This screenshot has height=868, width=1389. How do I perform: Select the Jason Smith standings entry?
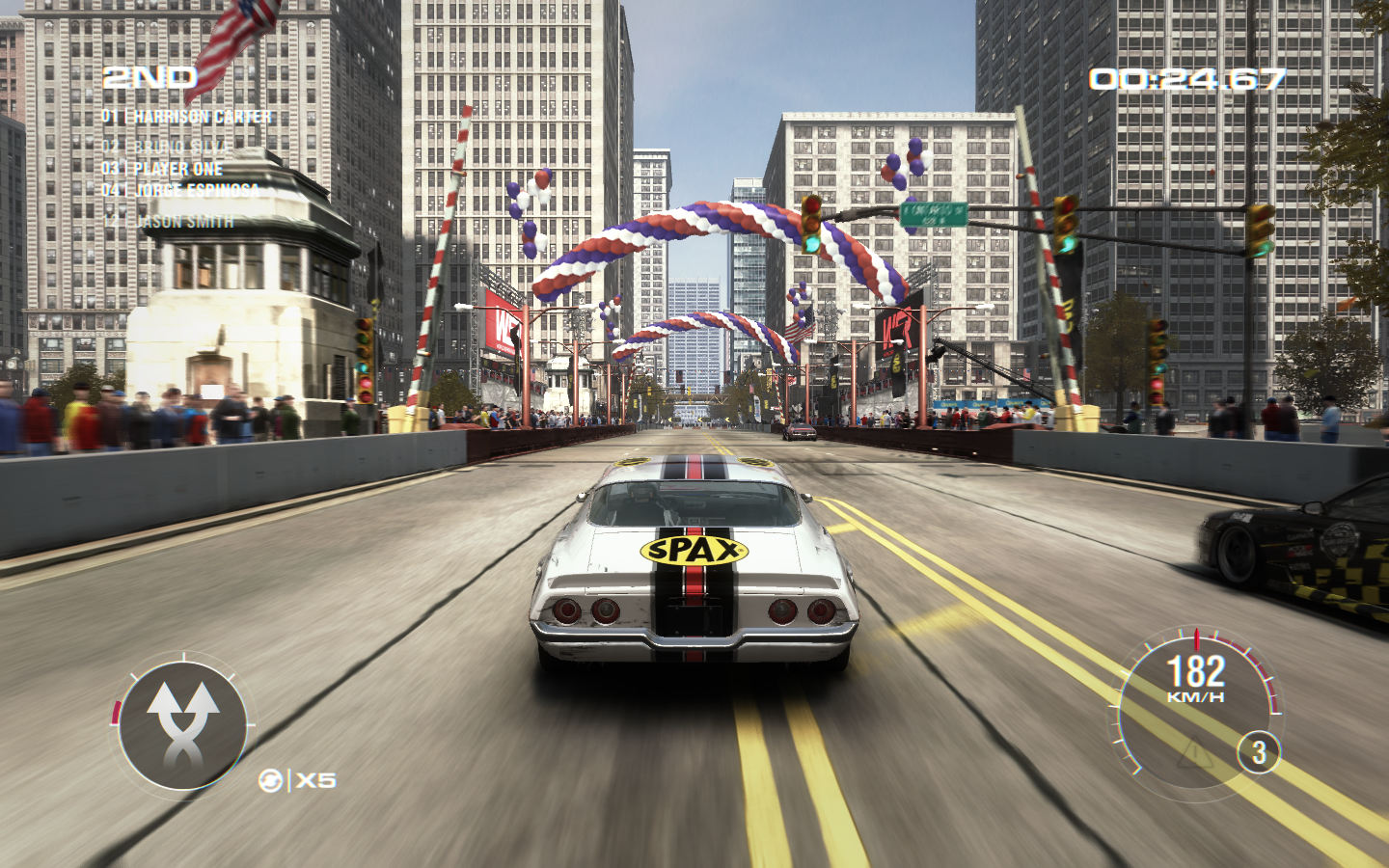click(170, 222)
